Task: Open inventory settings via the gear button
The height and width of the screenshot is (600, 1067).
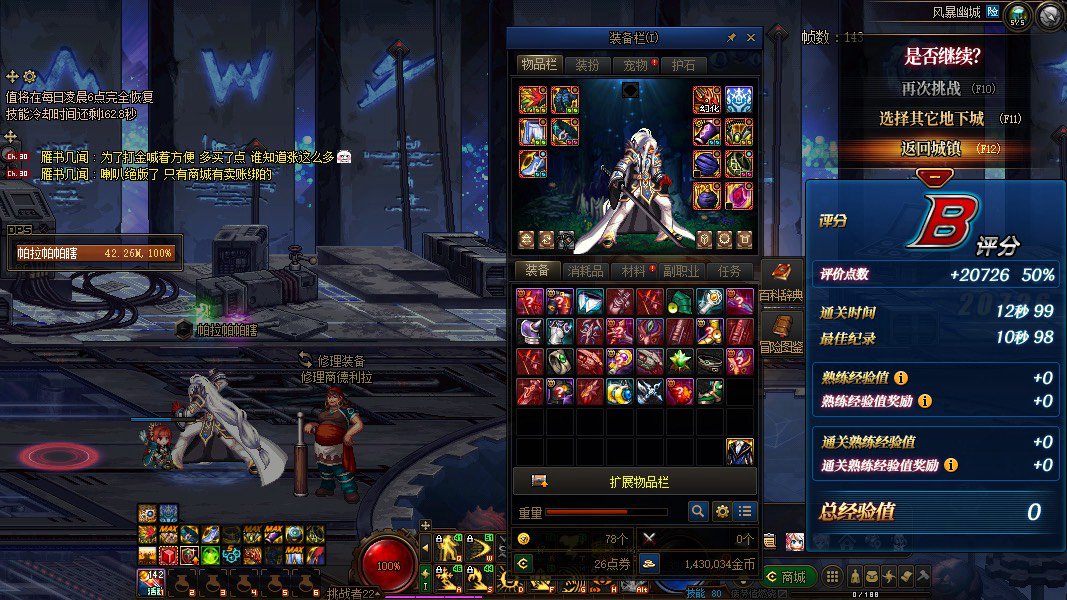Action: click(x=722, y=511)
